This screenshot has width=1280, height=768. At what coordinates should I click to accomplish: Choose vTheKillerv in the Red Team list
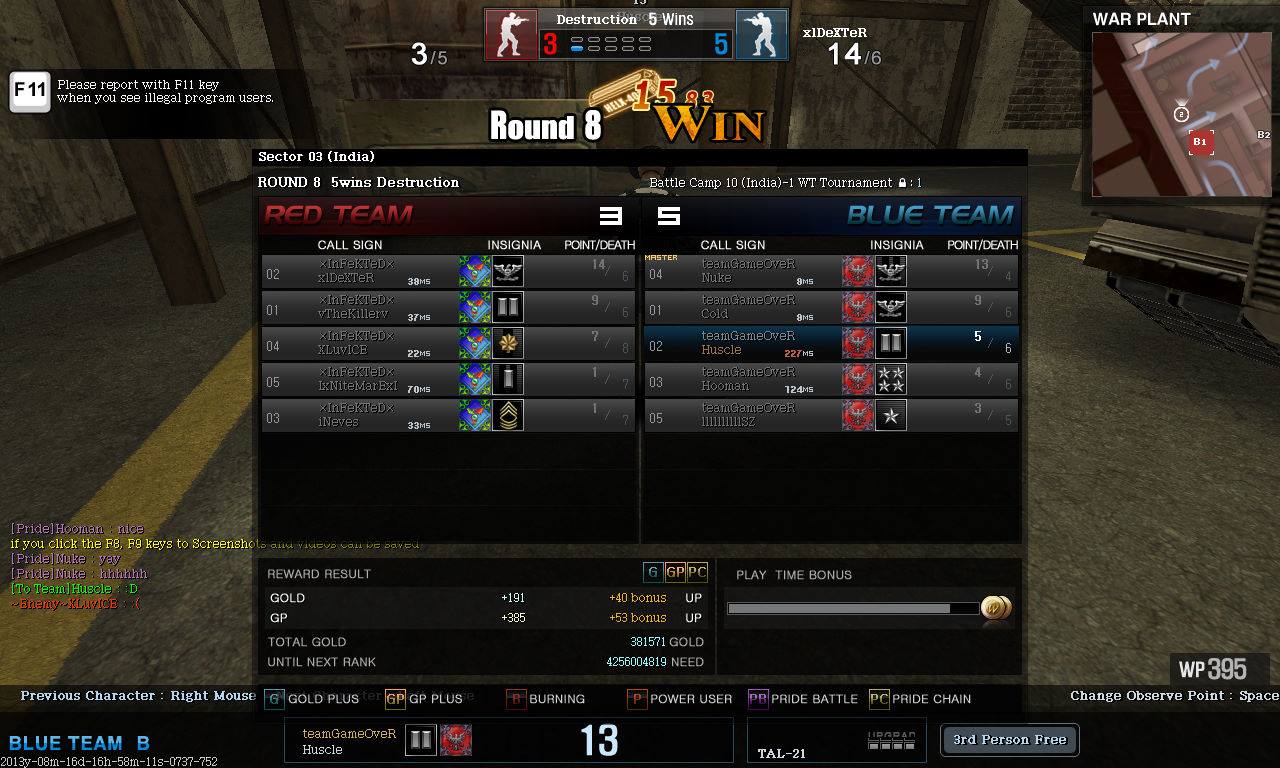[448, 307]
